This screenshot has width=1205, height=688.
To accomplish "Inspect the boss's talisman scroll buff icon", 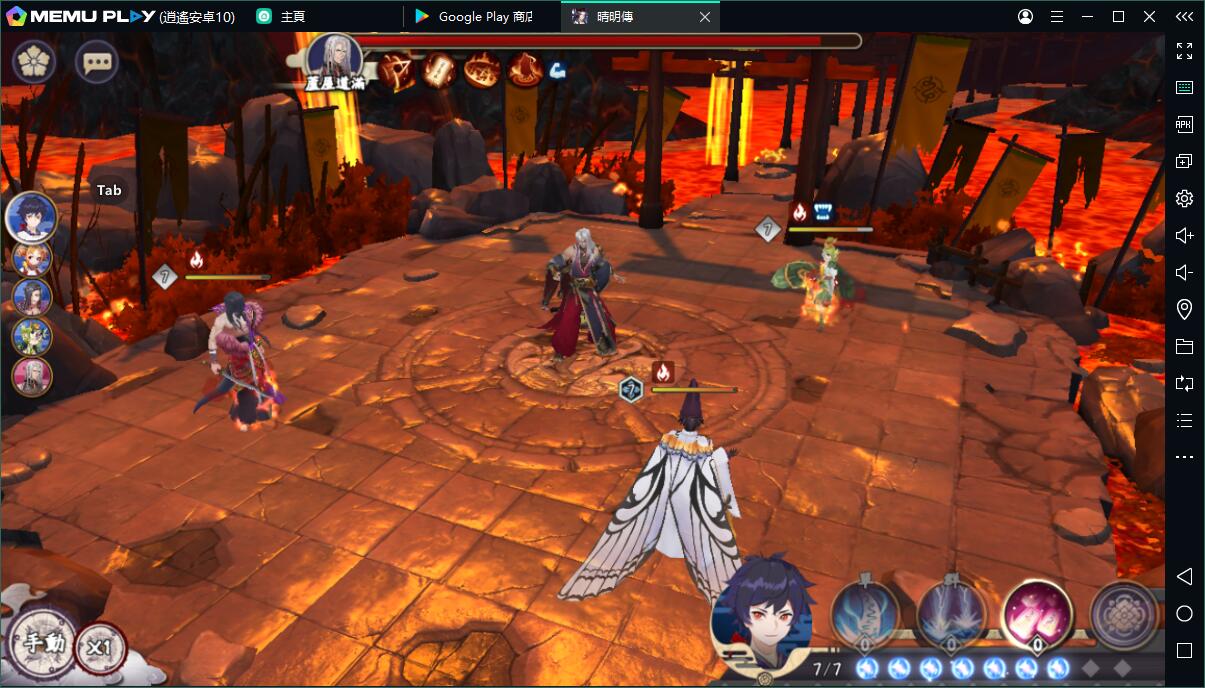I will (440, 71).
